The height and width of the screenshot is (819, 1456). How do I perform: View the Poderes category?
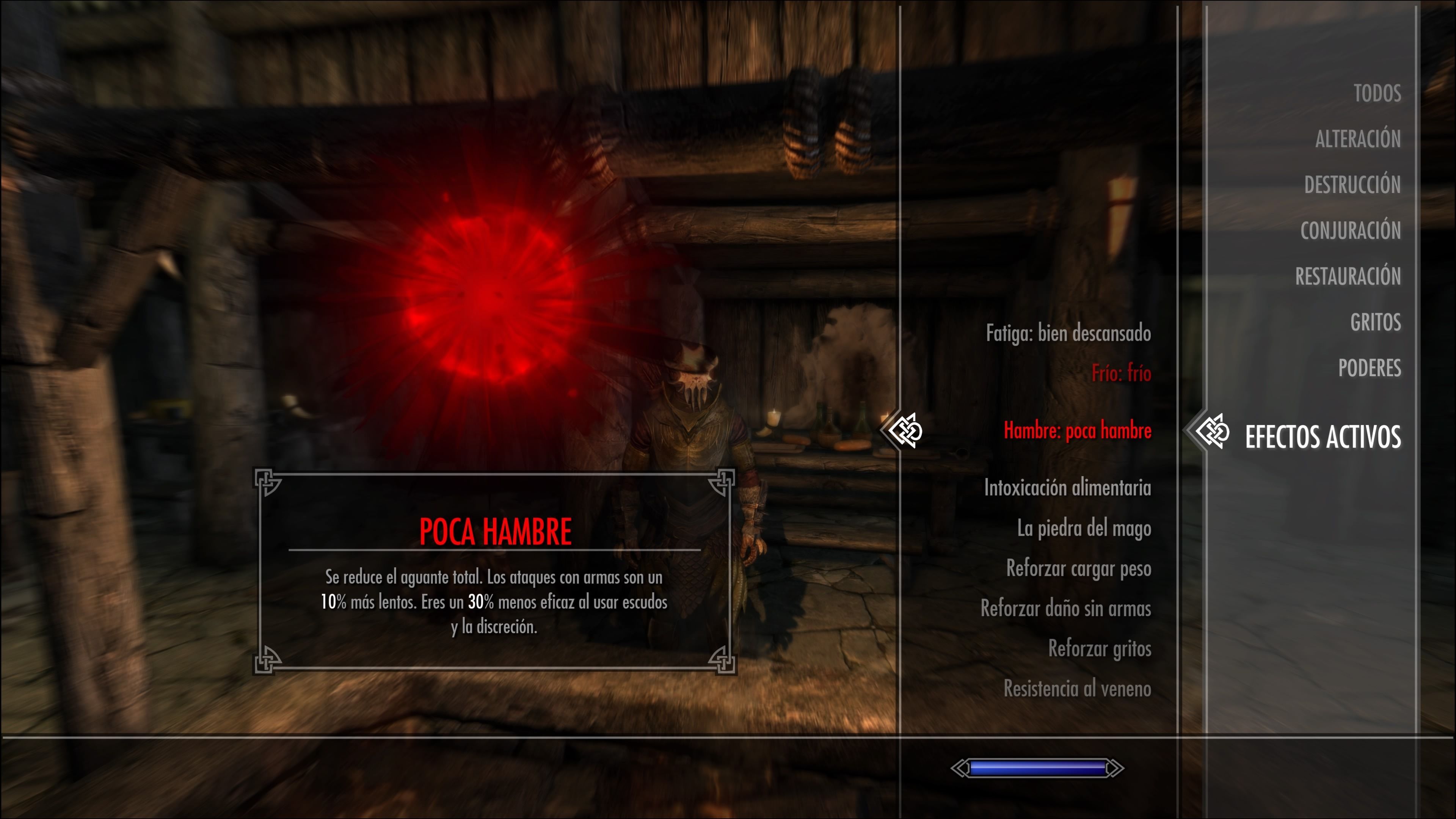(1369, 368)
